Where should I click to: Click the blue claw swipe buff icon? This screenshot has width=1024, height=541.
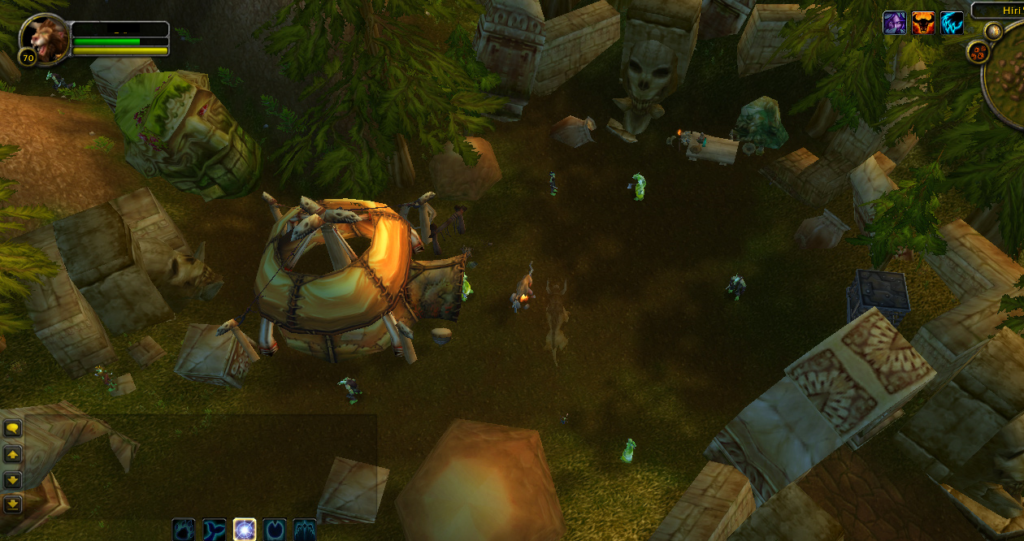[x=952, y=23]
